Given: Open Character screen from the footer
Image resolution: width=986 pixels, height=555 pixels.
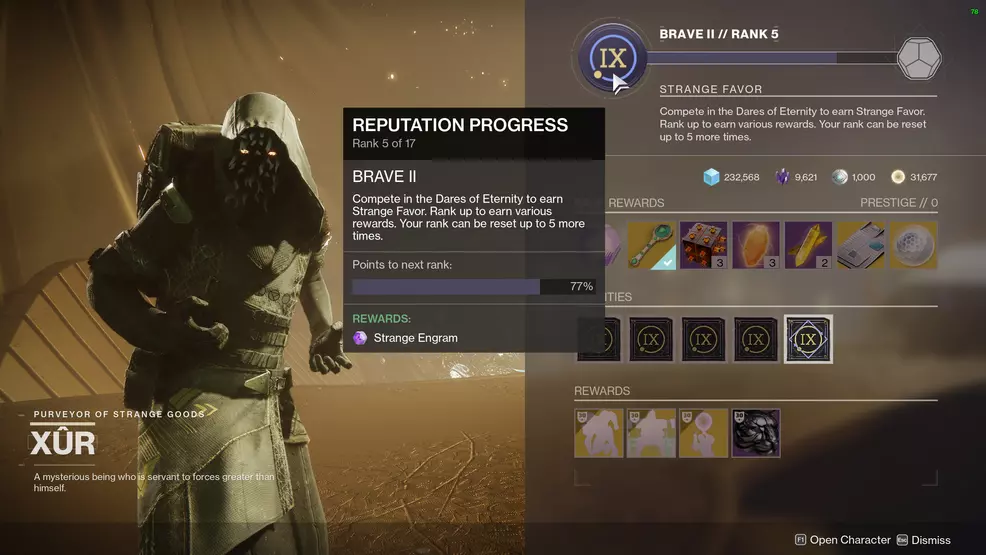Looking at the screenshot, I should (842, 540).
